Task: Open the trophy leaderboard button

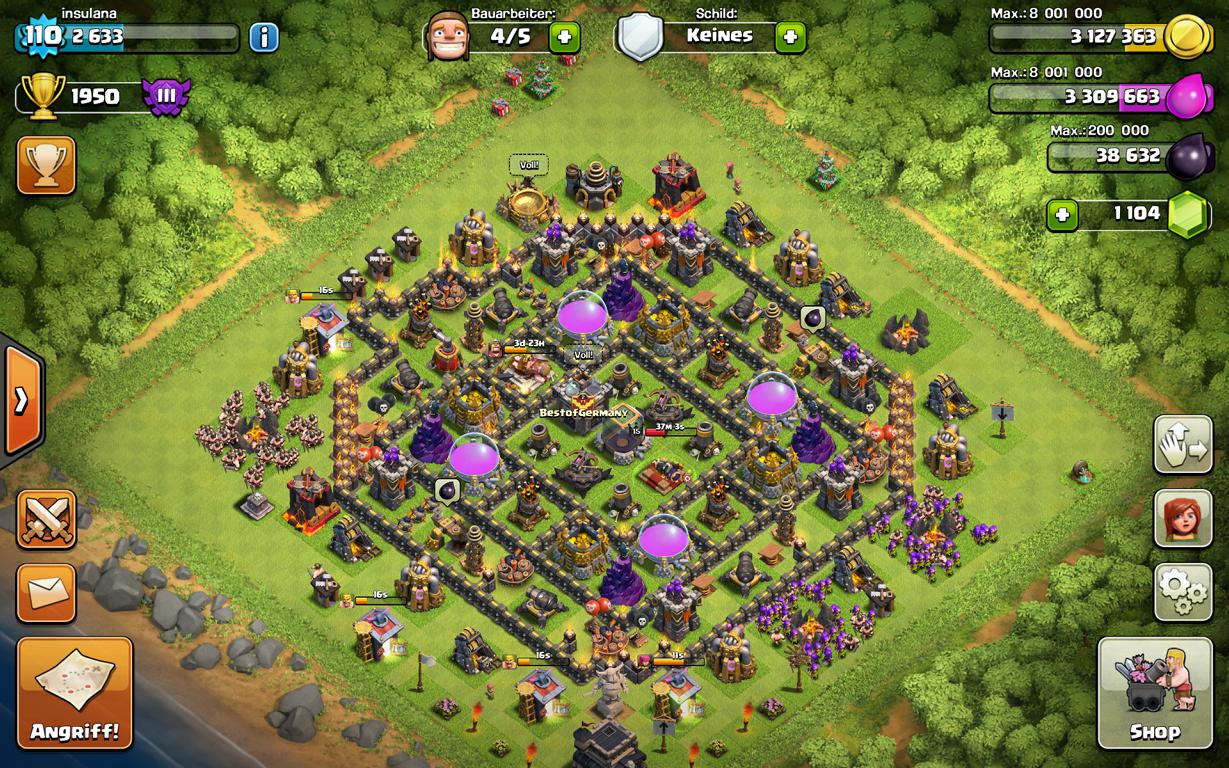Action: 46,165
